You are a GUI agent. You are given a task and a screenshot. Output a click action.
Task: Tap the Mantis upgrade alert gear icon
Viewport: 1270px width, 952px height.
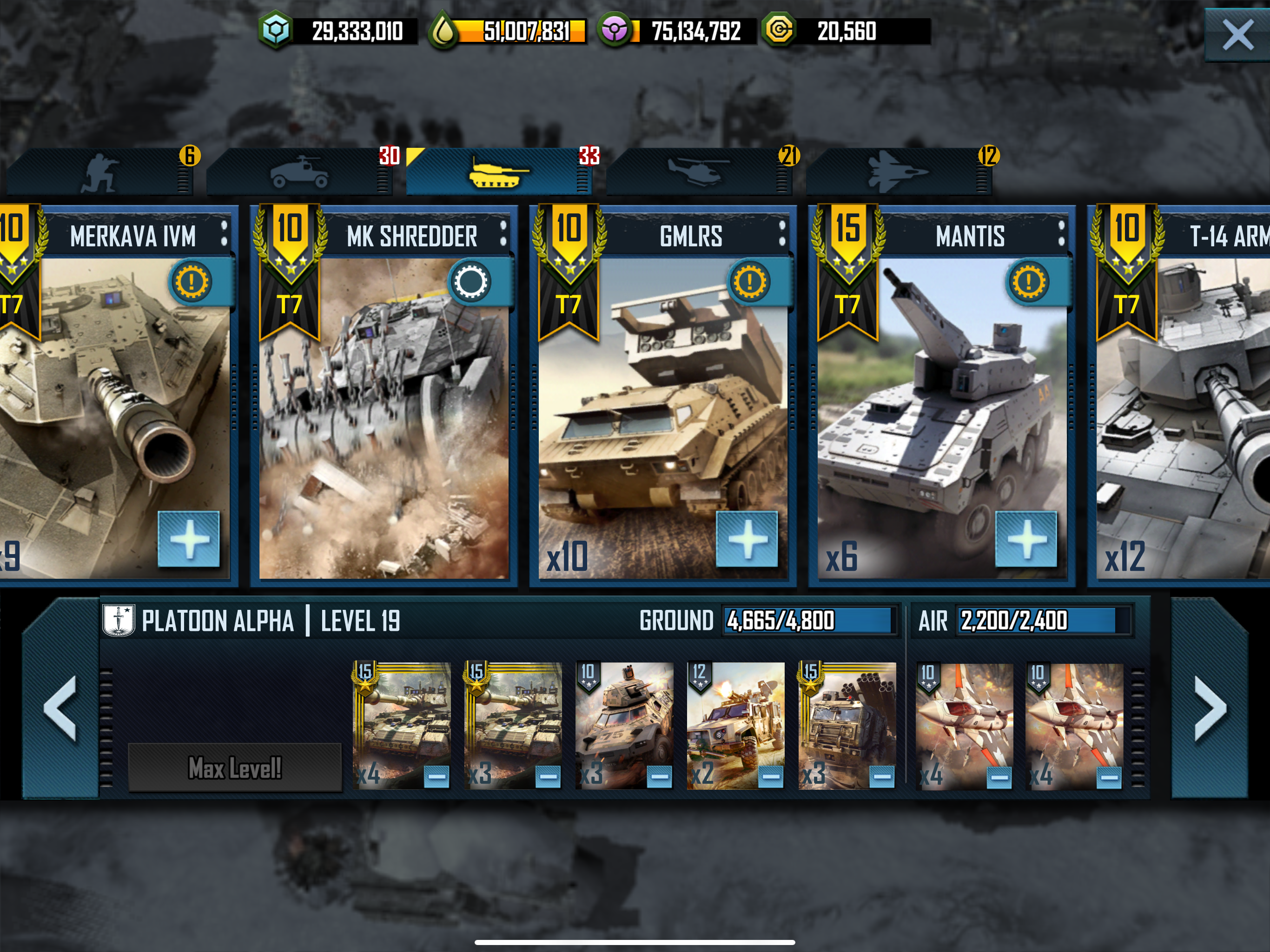(1029, 282)
